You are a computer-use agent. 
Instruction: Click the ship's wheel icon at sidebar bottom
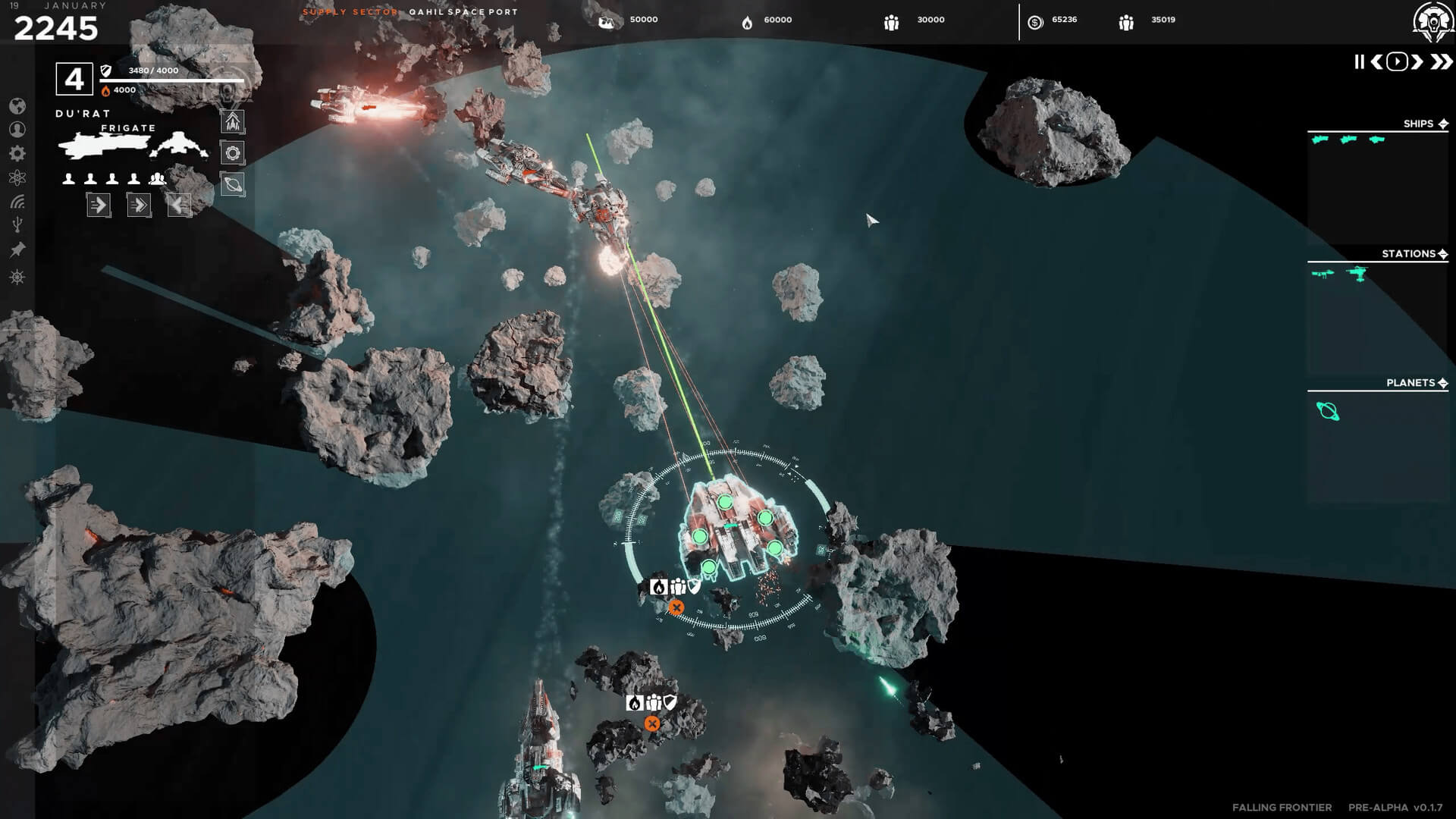(x=17, y=277)
